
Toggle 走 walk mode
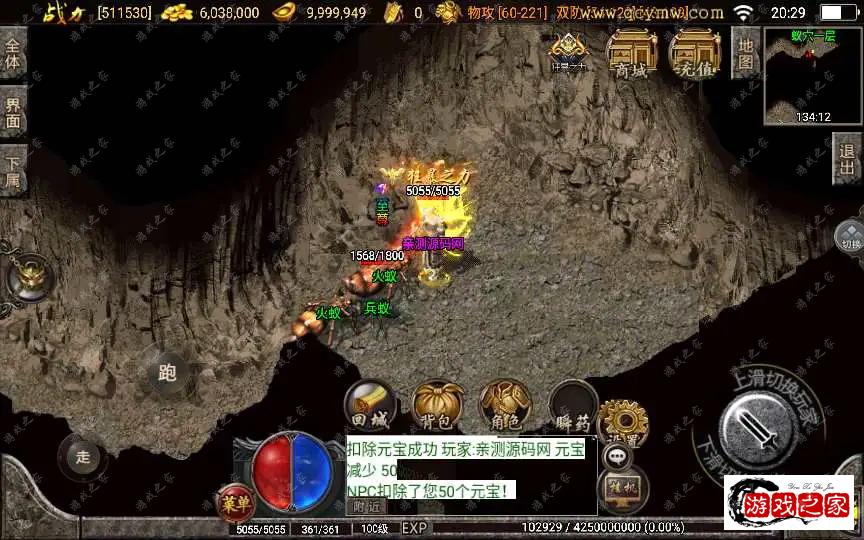click(x=83, y=457)
